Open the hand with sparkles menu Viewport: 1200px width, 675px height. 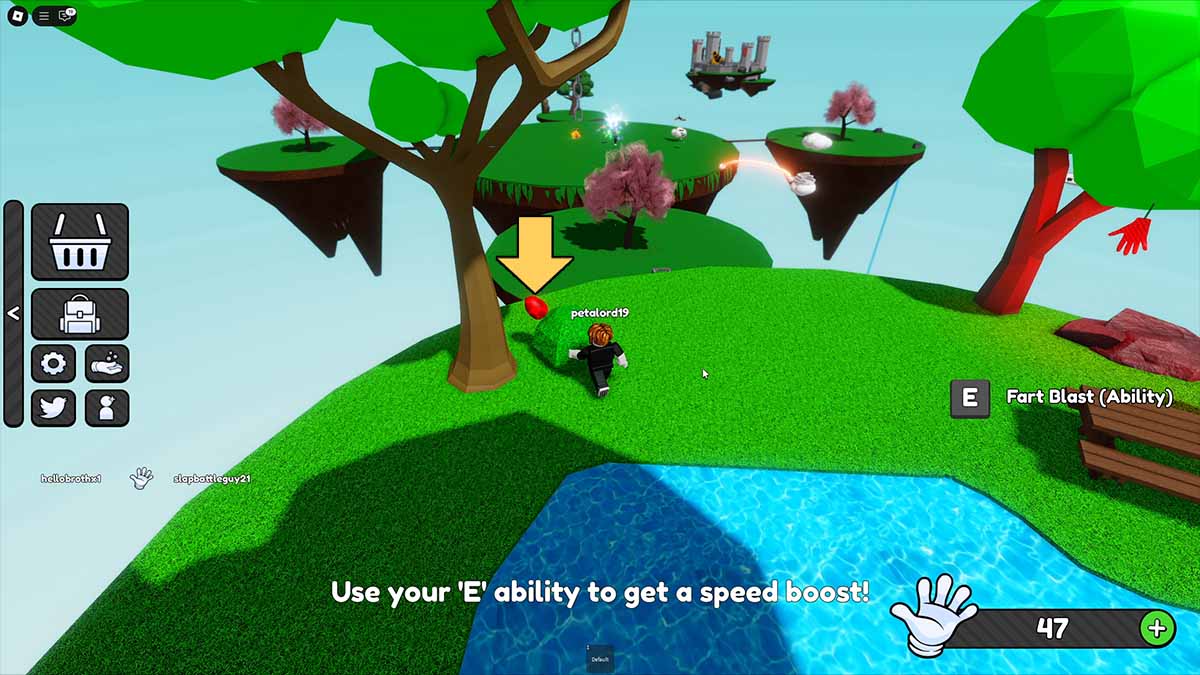click(107, 364)
